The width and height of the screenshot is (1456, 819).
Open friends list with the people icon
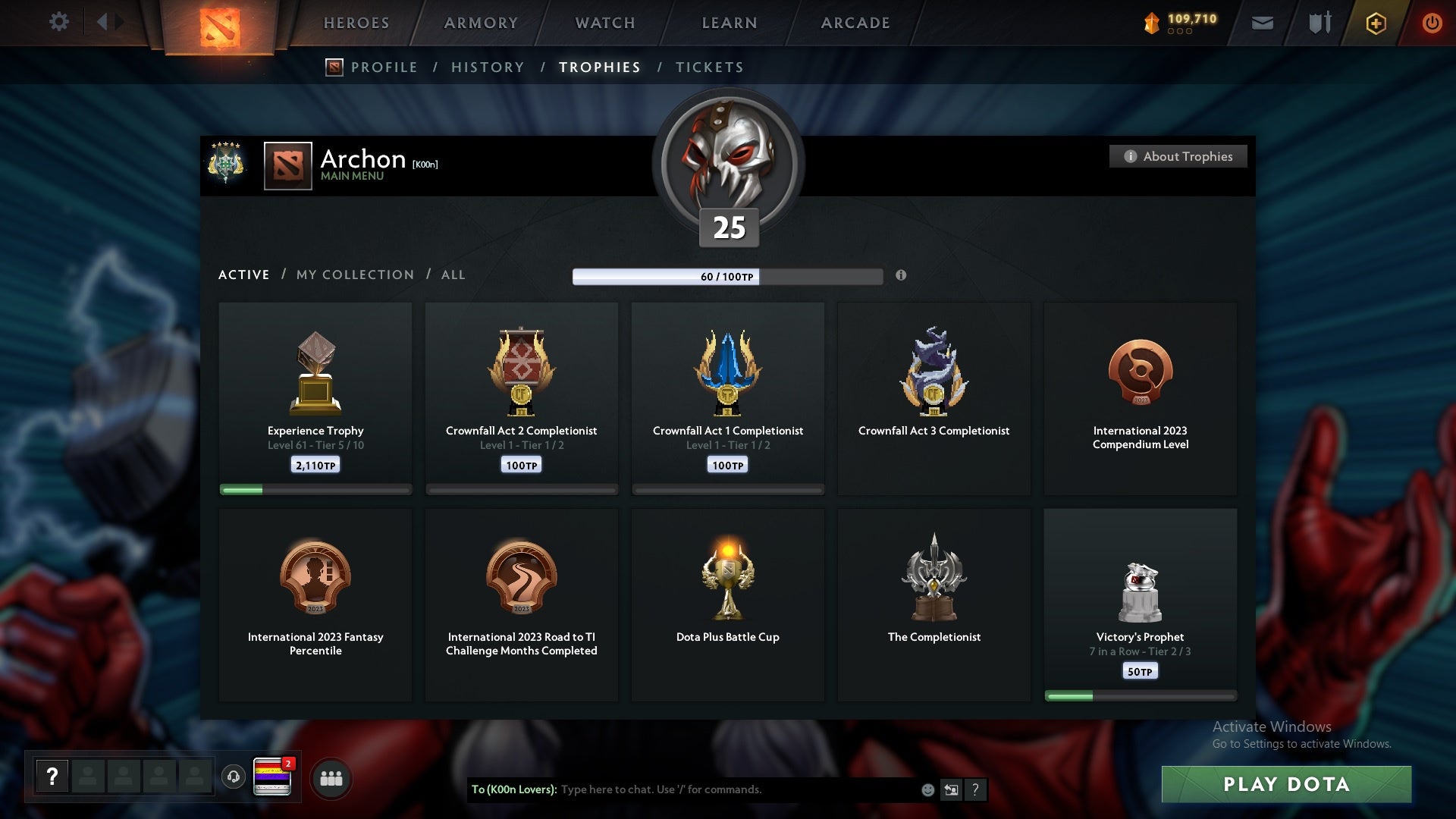pyautogui.click(x=331, y=778)
